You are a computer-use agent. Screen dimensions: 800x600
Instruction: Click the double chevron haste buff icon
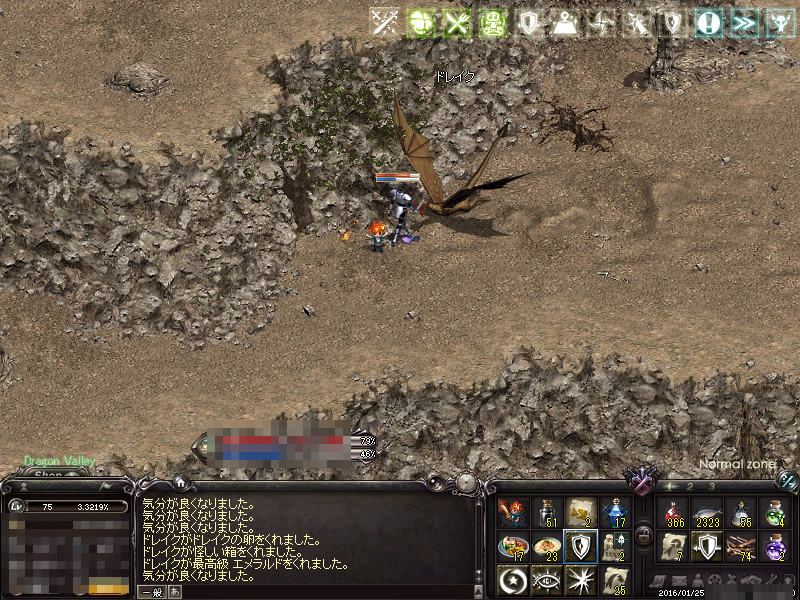pos(743,22)
